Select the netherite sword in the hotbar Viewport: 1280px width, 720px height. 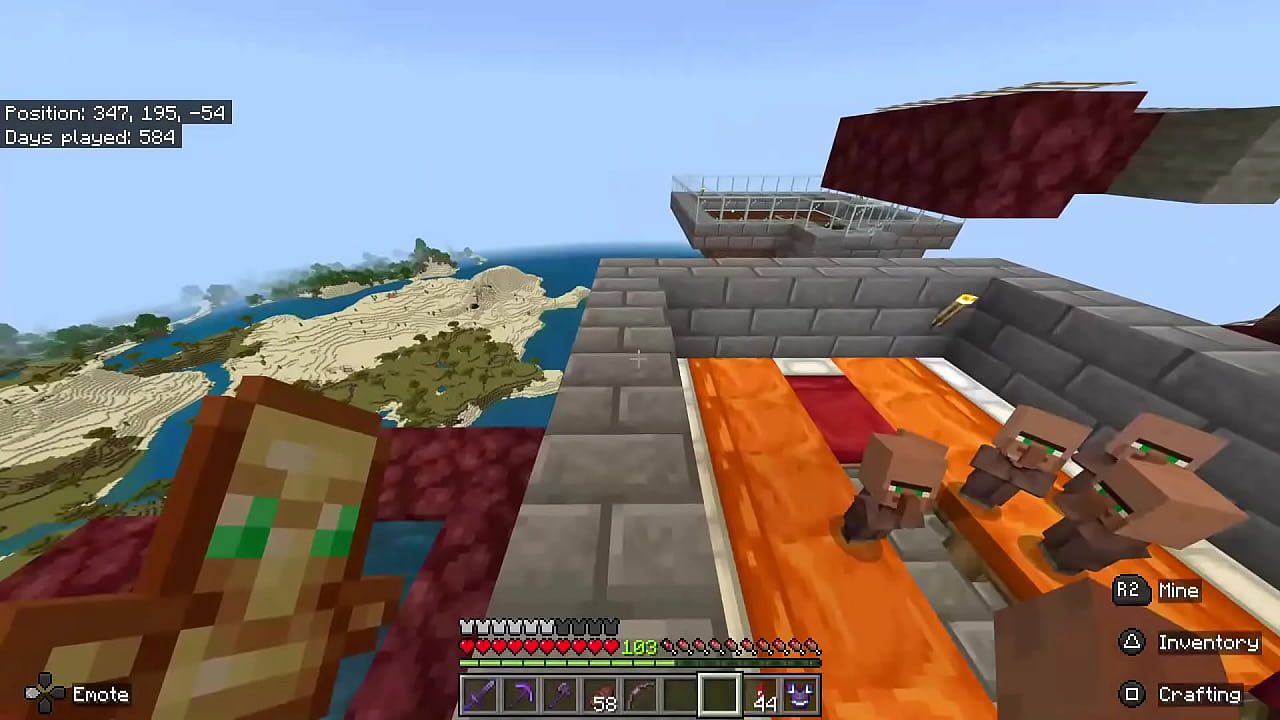tap(478, 695)
